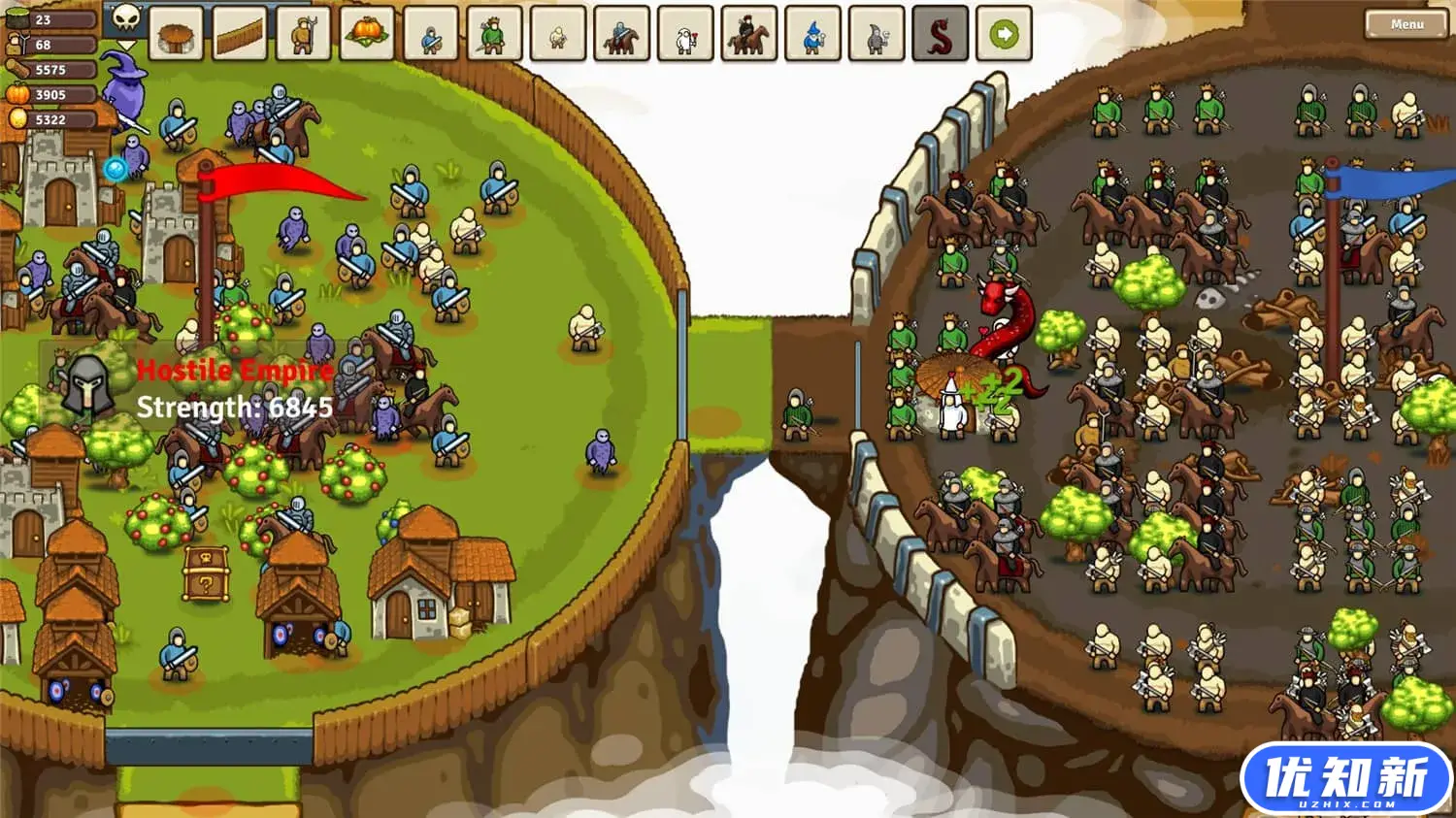Select the round island build icon
This screenshot has width=1456, height=818.
pos(176,35)
